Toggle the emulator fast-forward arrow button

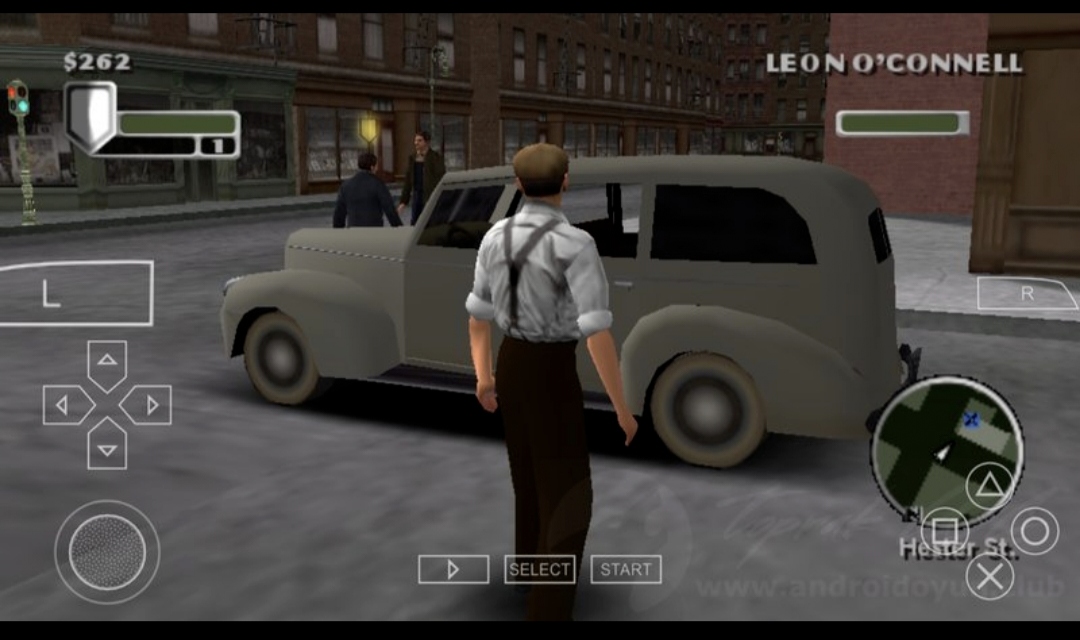[x=453, y=569]
